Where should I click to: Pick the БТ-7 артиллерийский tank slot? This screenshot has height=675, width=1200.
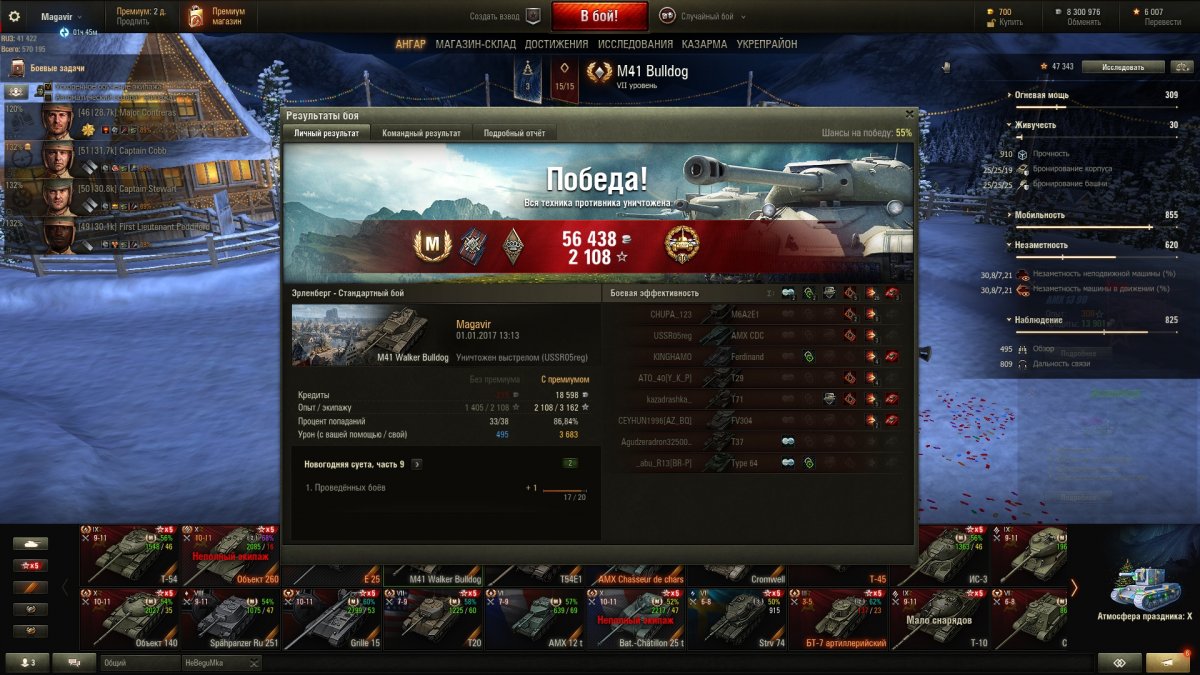coord(838,618)
